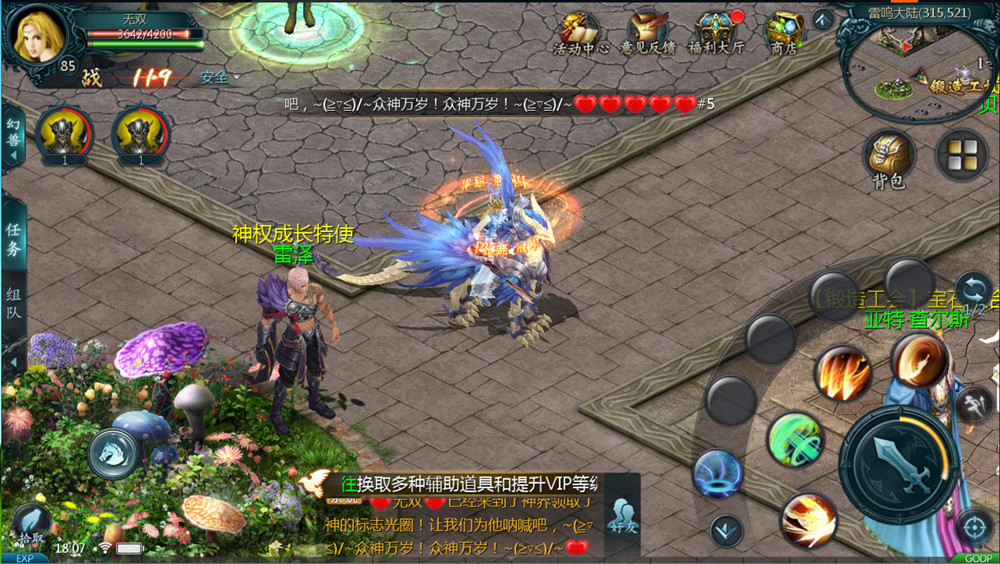Image resolution: width=1000 pixels, height=564 pixels.
Task: Open the four-square grid menu button
Action: point(961,154)
